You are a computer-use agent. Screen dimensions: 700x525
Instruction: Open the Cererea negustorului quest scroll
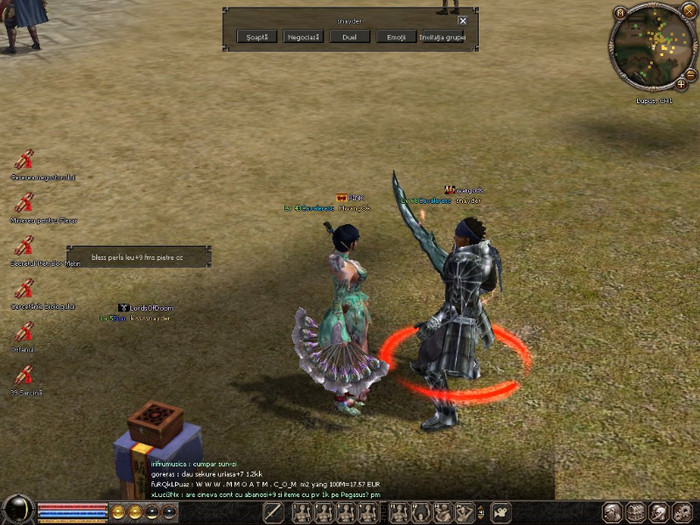point(24,159)
